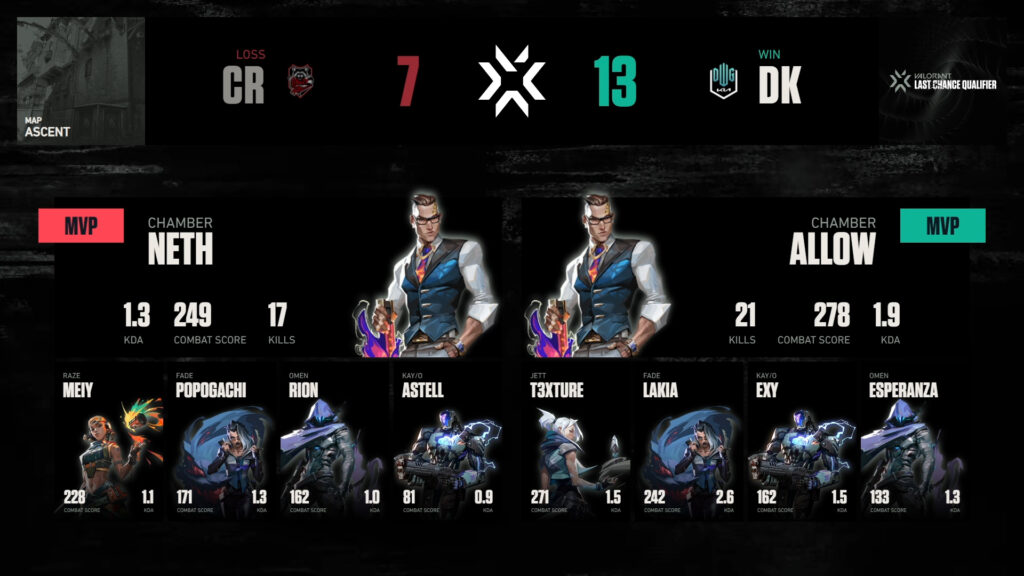Screen dimensions: 1024x576
Task: Open MEIY's Raze player card
Action: click(110, 440)
